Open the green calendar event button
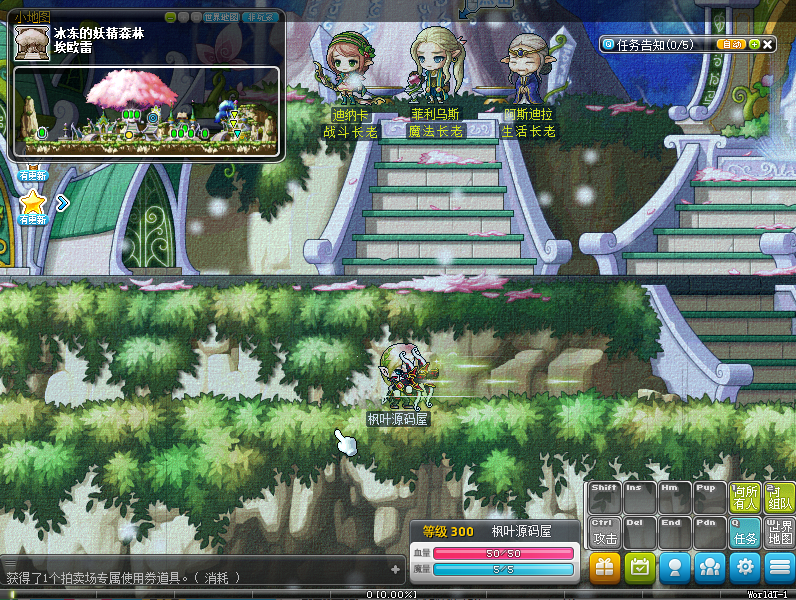This screenshot has width=796, height=600. (x=639, y=568)
